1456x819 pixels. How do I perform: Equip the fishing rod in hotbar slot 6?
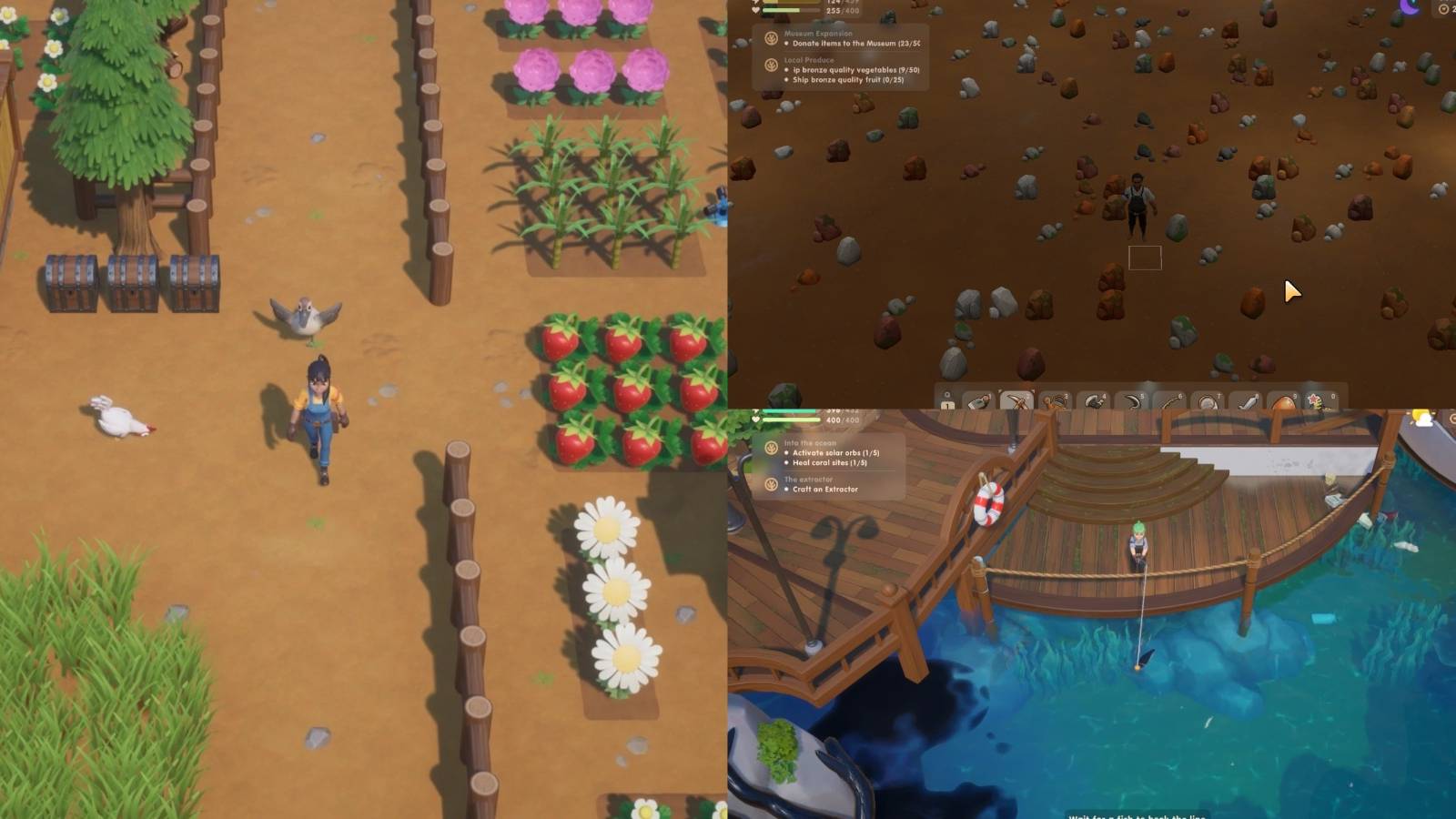pos(1170,402)
